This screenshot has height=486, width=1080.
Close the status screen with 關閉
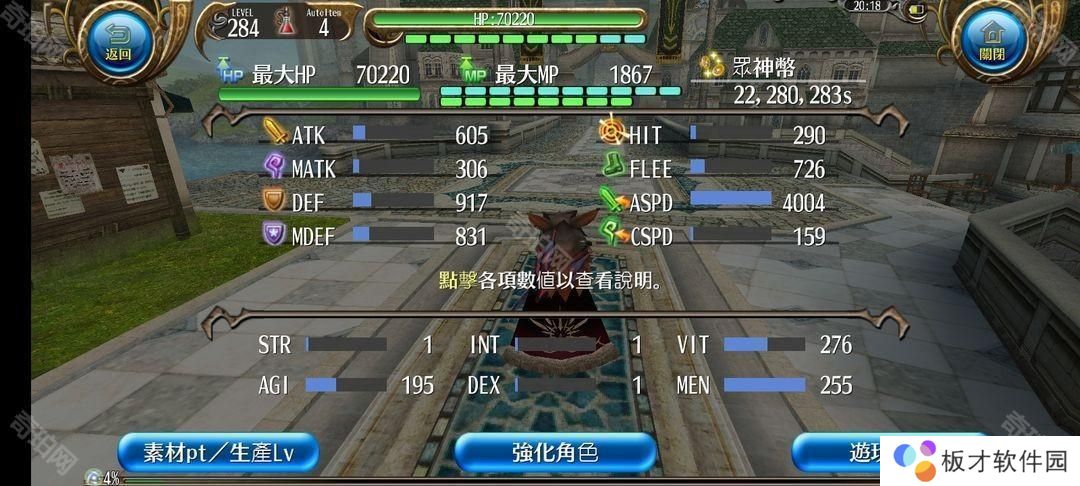tap(991, 42)
